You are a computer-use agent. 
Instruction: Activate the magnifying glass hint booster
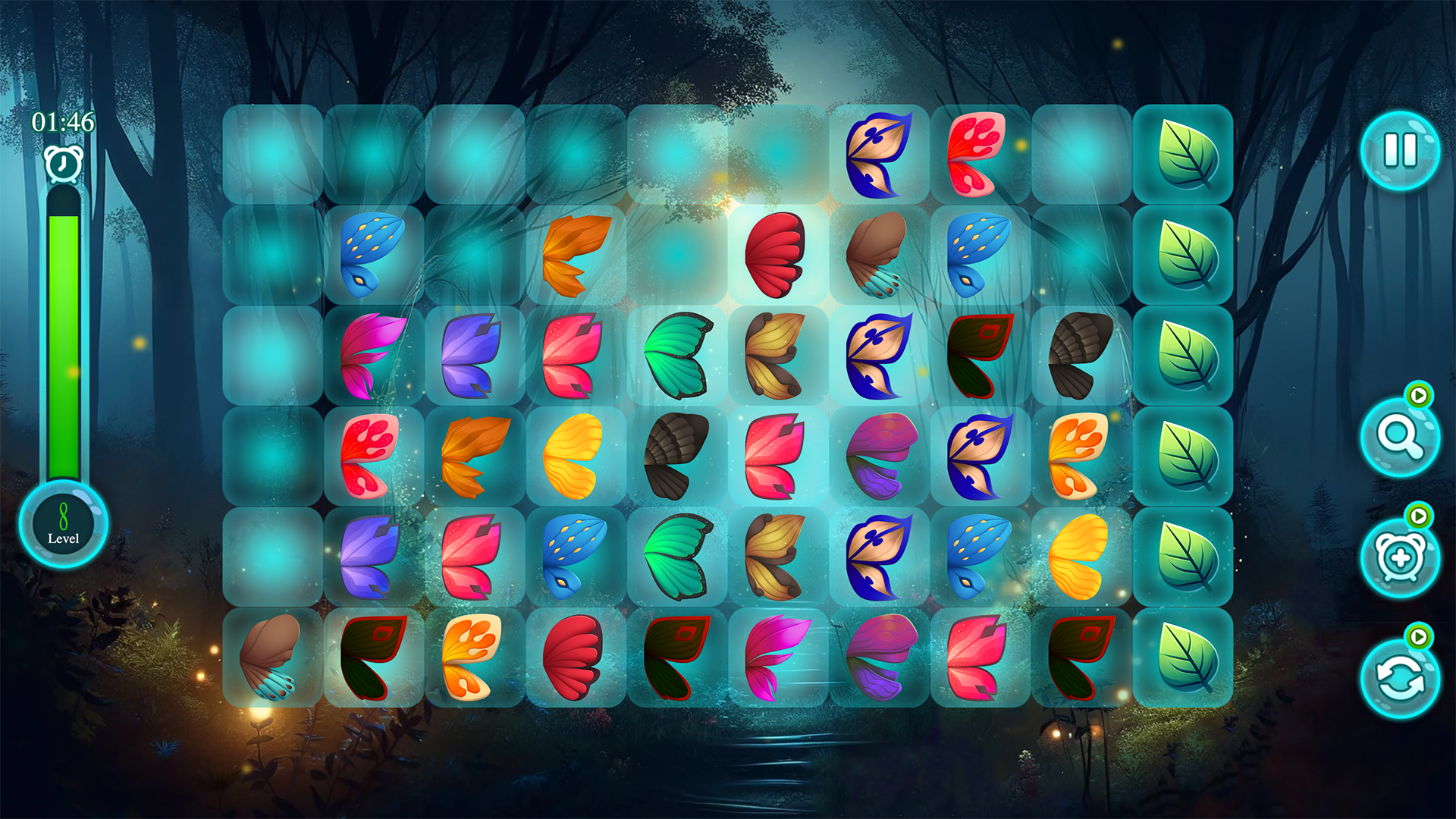pyautogui.click(x=1399, y=442)
